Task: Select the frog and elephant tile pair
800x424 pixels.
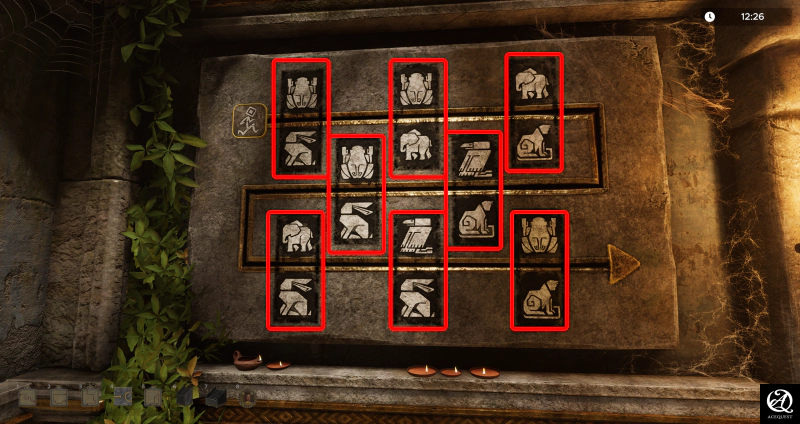Action: pyautogui.click(x=418, y=118)
